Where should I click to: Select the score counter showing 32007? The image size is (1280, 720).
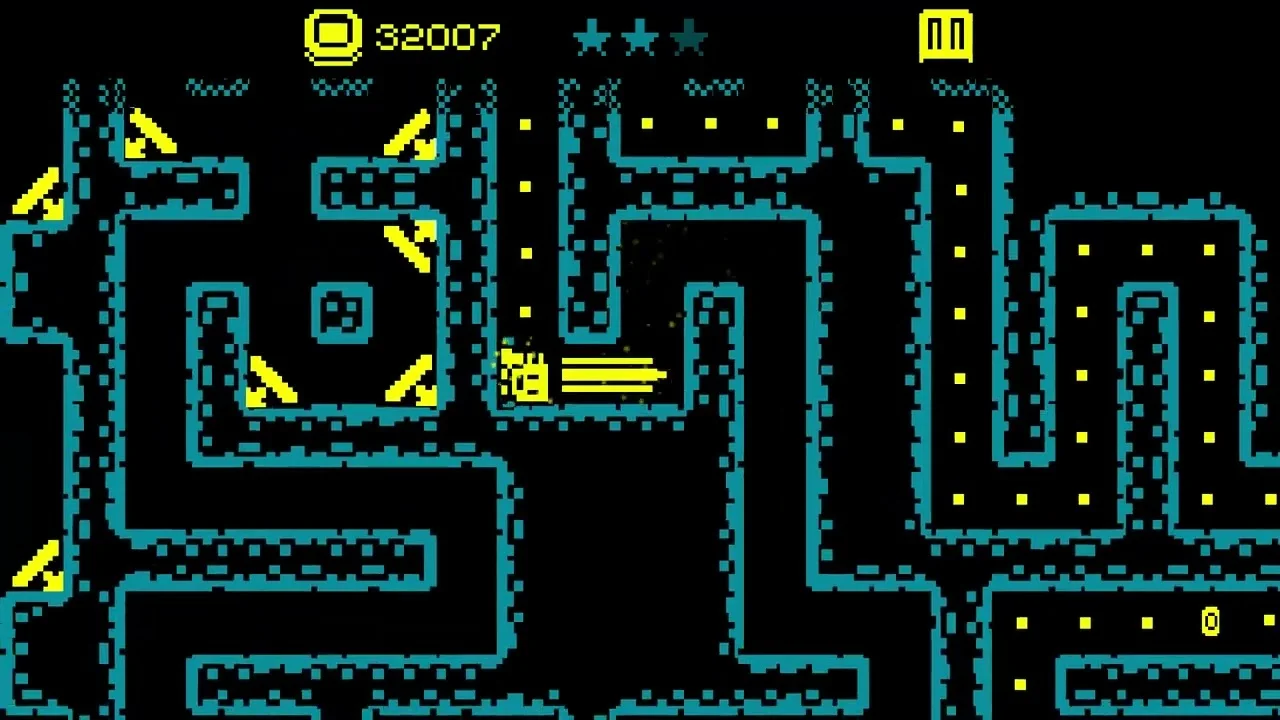coord(434,38)
